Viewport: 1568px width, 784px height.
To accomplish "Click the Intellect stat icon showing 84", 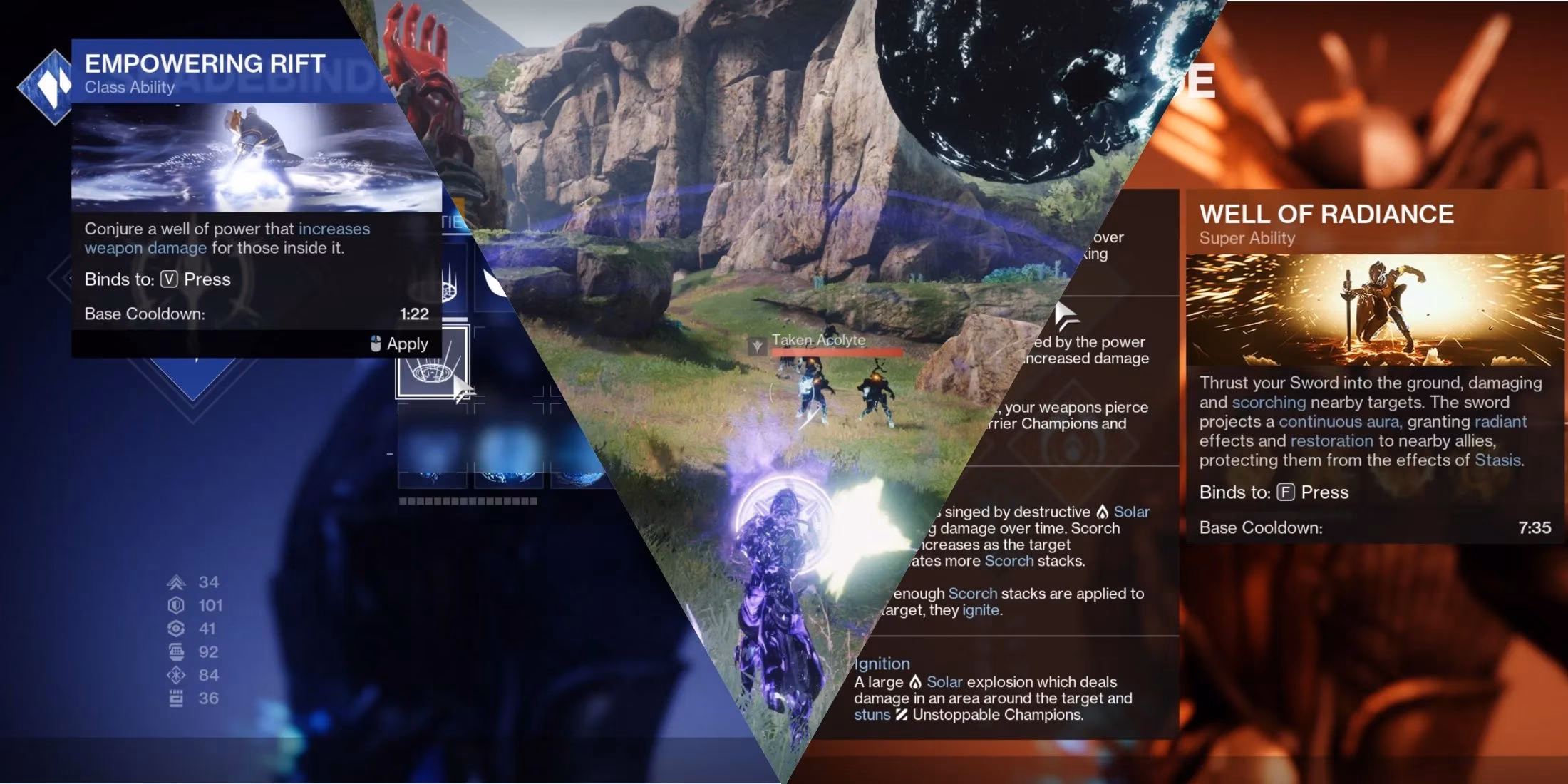I will click(x=177, y=675).
